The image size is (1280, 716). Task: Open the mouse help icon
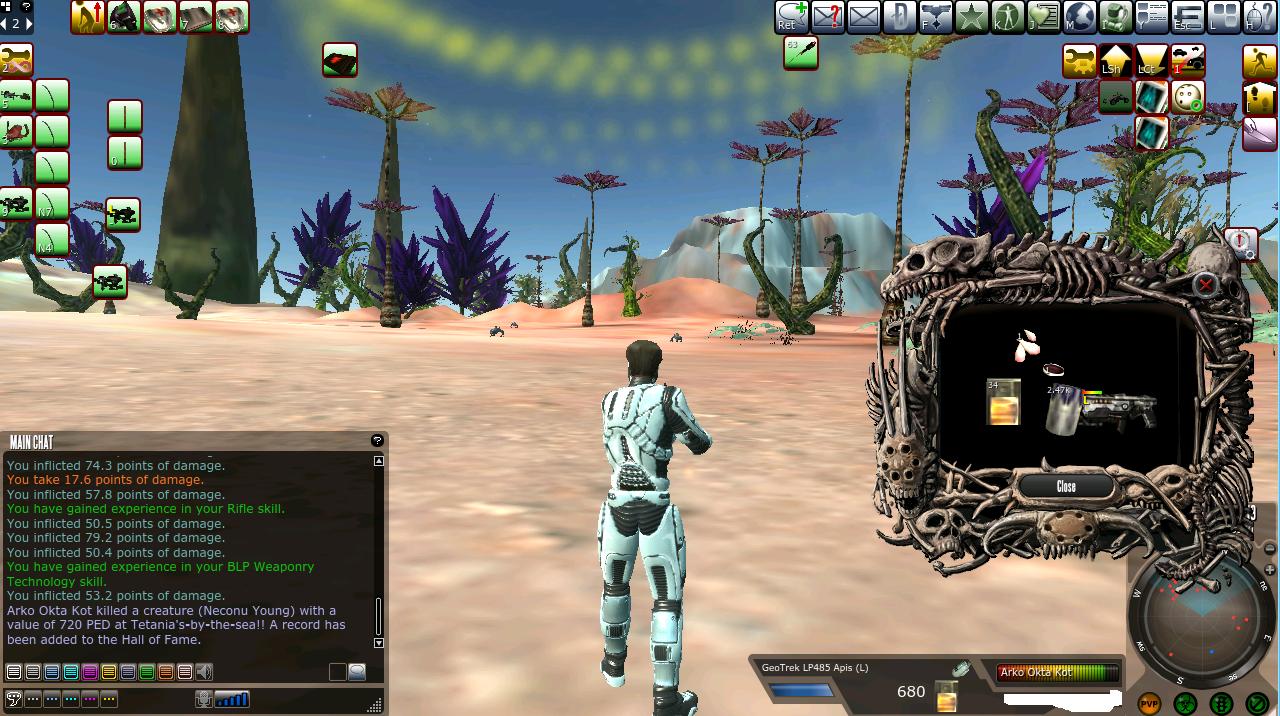tap(1259, 16)
